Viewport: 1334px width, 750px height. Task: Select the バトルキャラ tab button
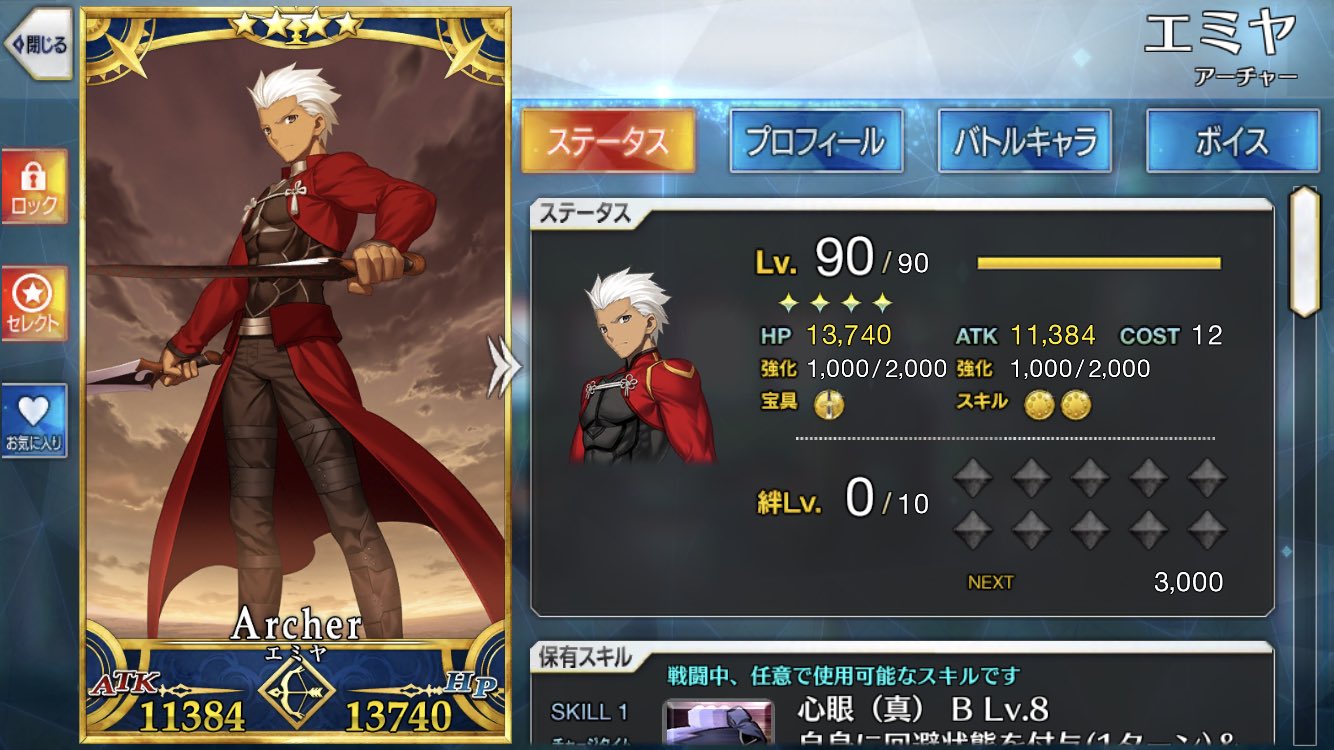point(1025,141)
